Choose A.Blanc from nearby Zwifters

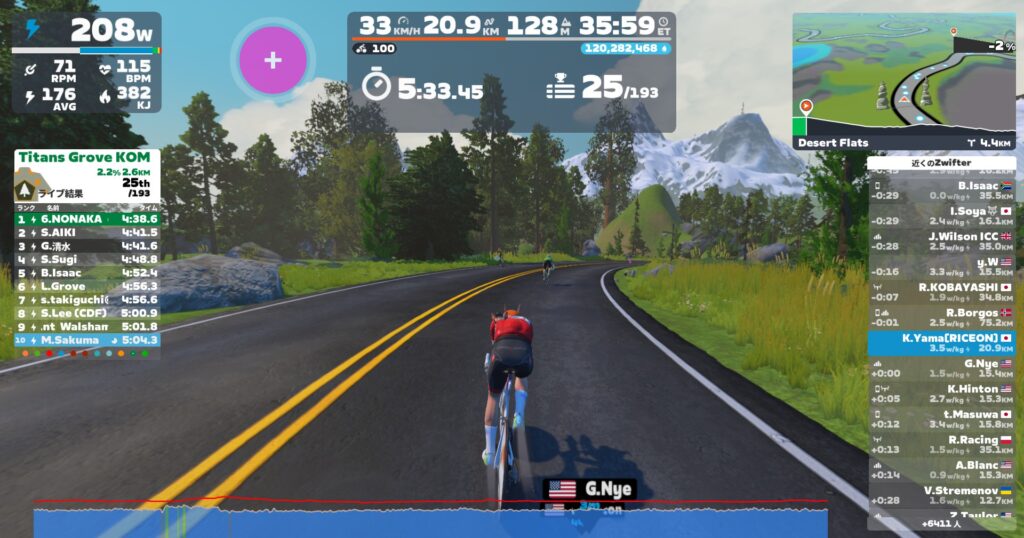pos(941,470)
